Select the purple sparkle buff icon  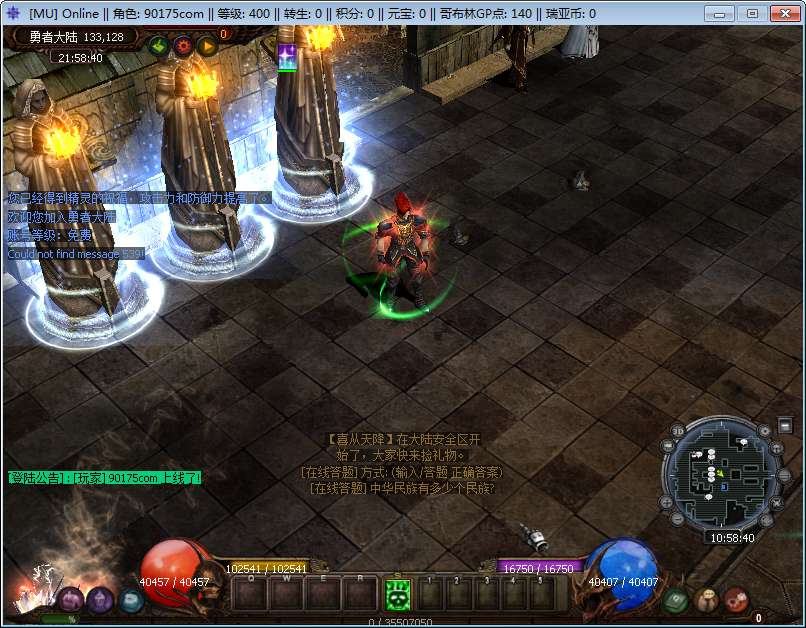click(x=287, y=57)
